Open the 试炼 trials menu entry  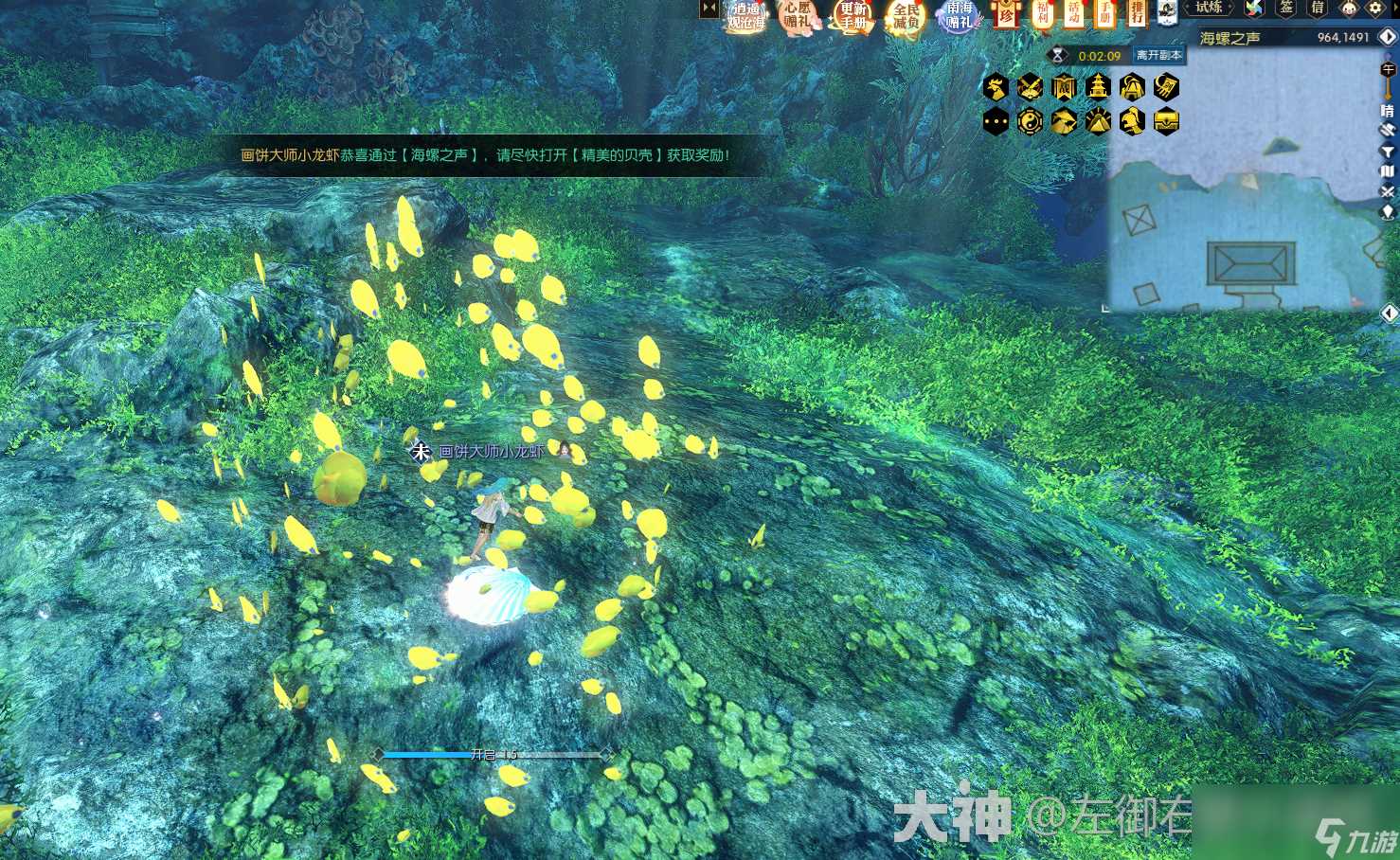pyautogui.click(x=1210, y=9)
